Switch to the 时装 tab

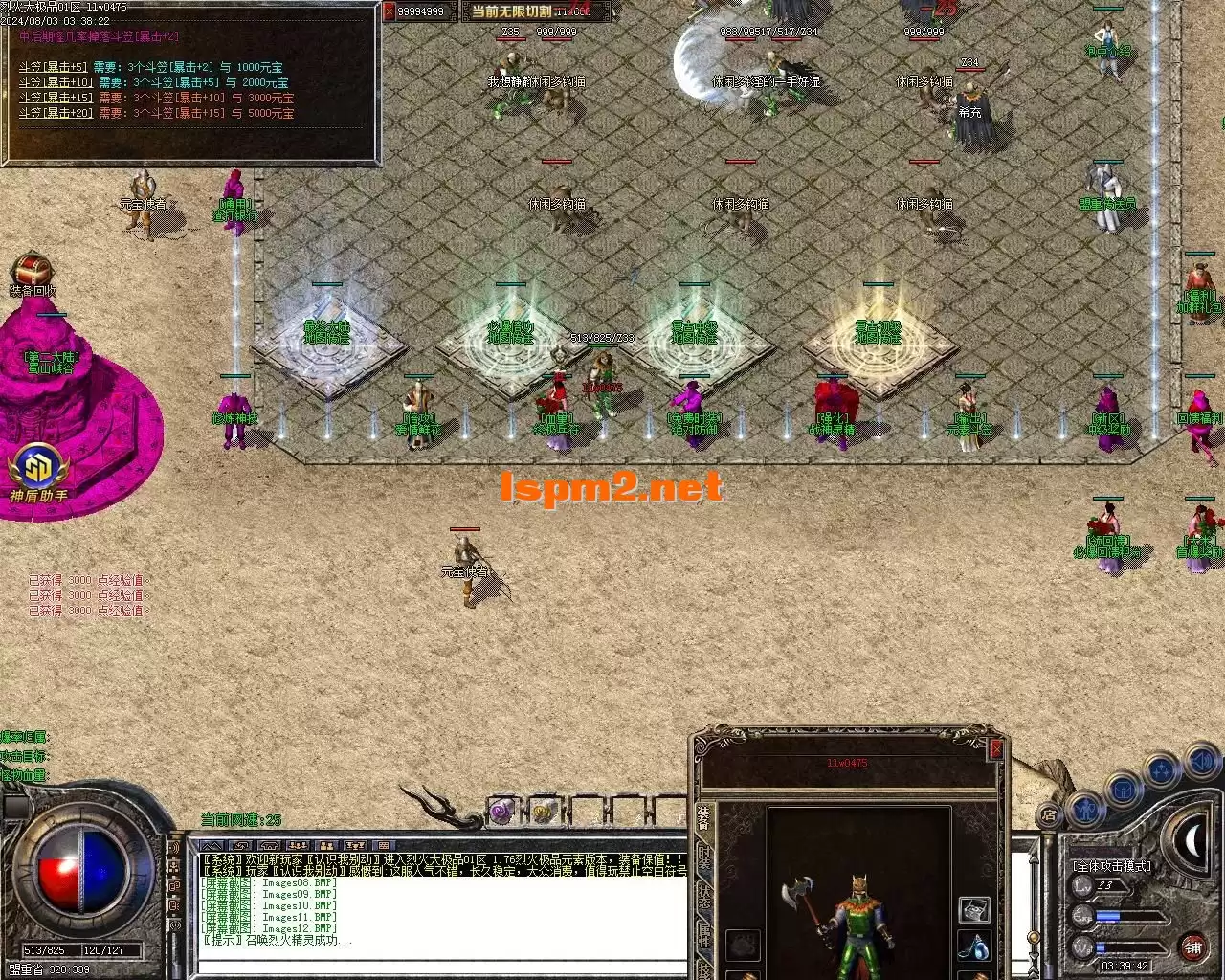(x=704, y=857)
